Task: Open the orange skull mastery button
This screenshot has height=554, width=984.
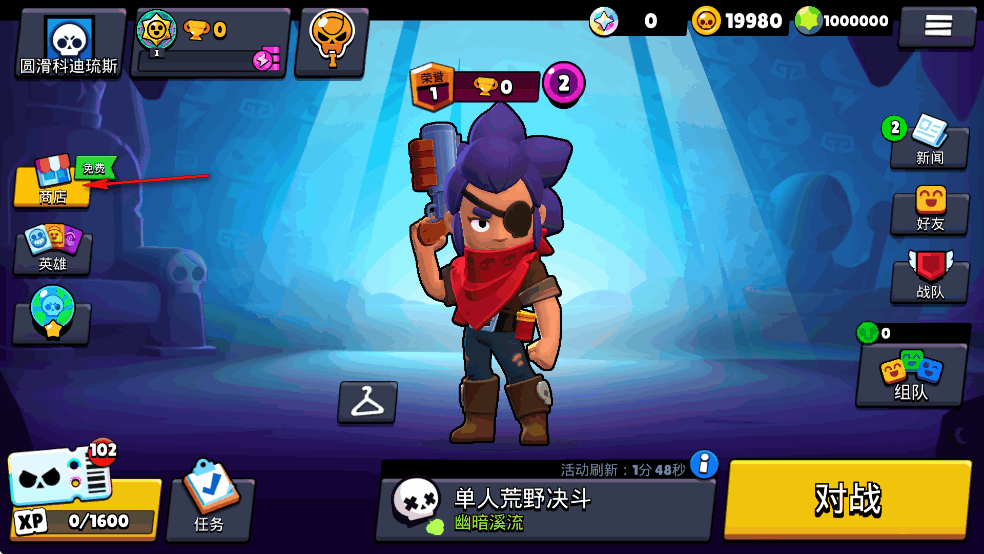Action: [x=331, y=40]
